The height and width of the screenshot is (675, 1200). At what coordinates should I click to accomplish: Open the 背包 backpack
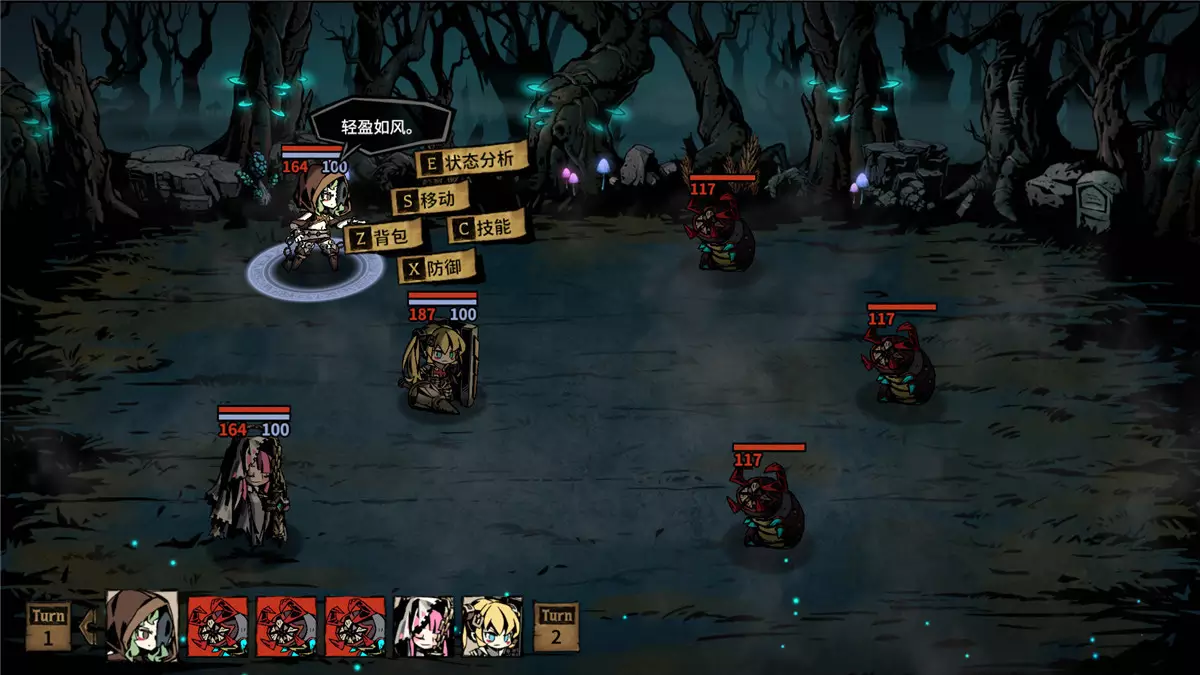coord(384,238)
